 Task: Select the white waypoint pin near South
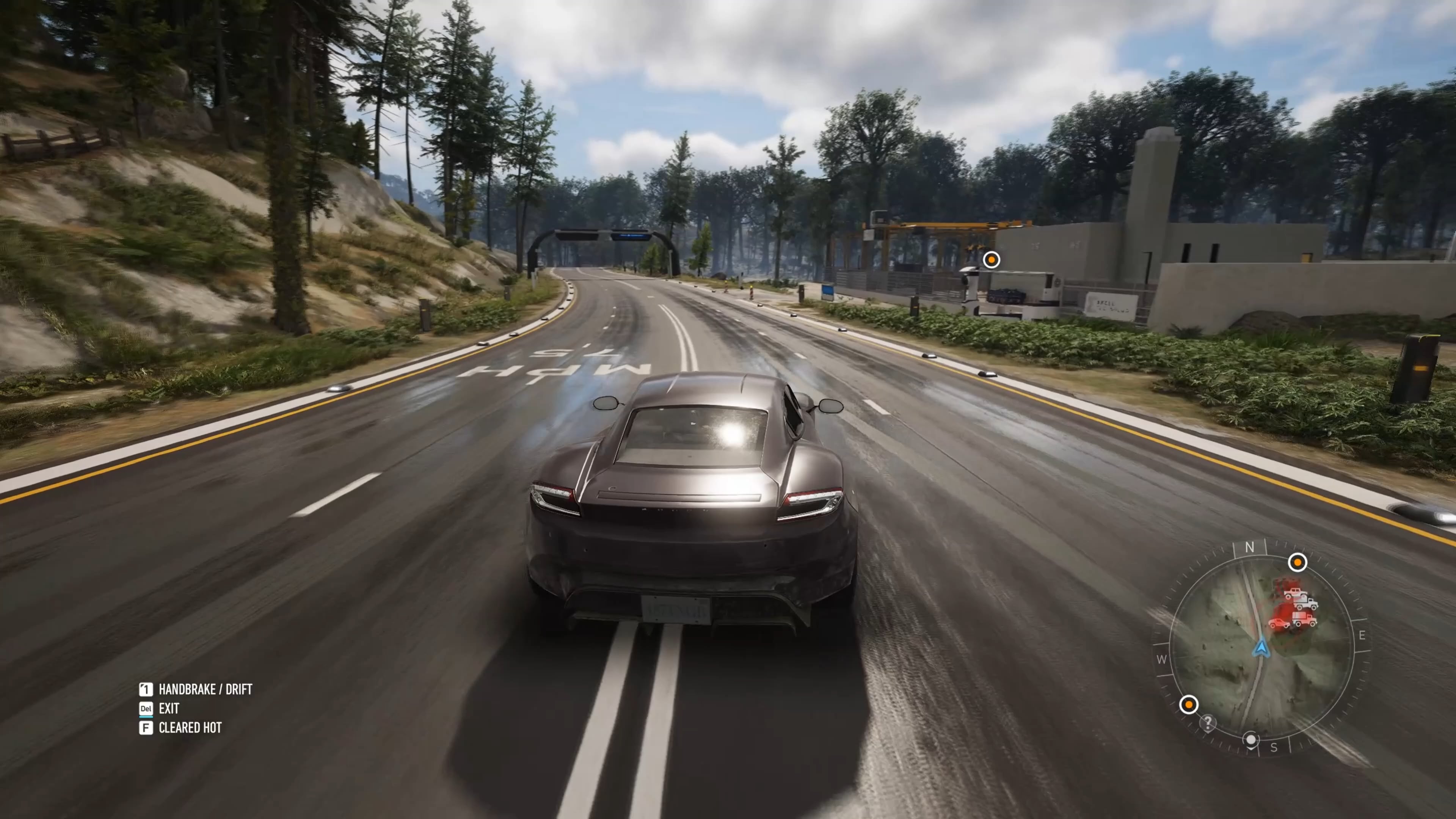tap(1251, 740)
